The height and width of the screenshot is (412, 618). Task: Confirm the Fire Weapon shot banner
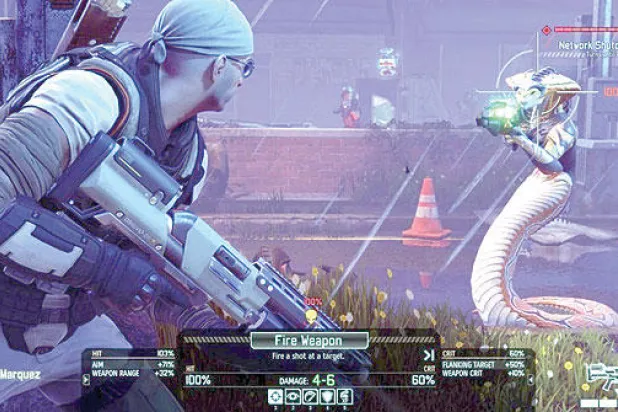click(x=309, y=341)
